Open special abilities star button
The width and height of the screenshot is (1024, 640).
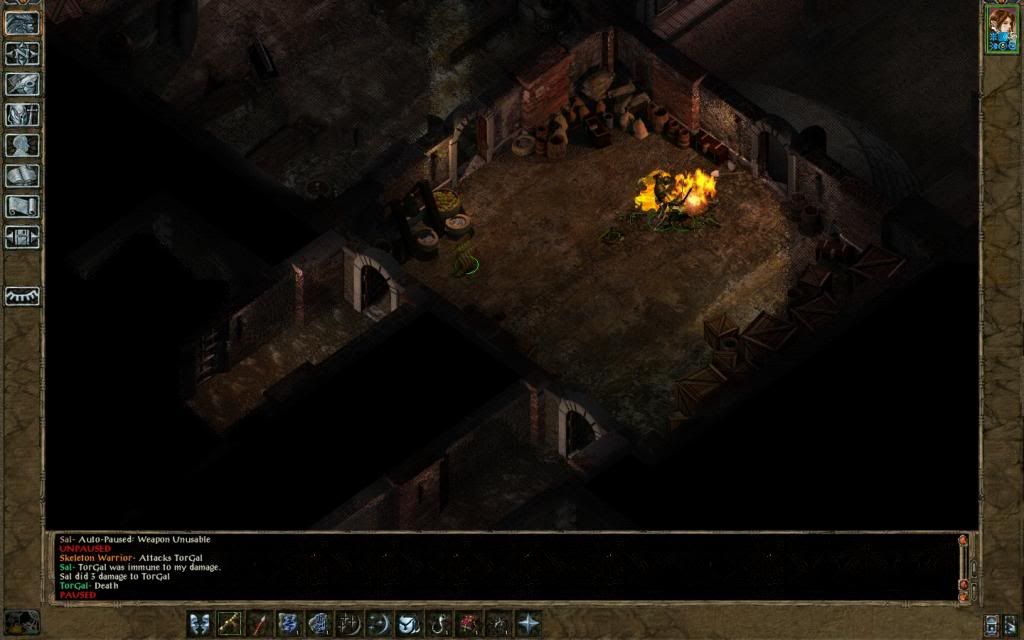click(x=527, y=622)
